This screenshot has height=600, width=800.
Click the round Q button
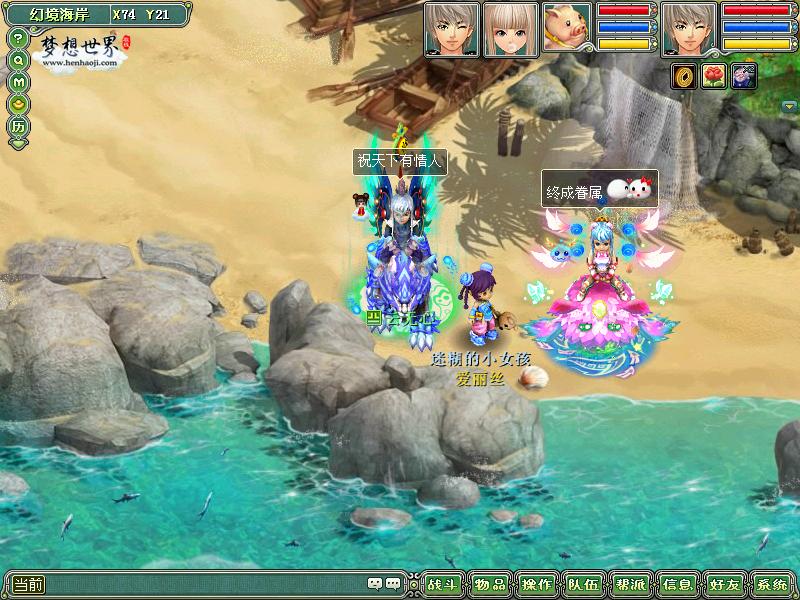18,60
